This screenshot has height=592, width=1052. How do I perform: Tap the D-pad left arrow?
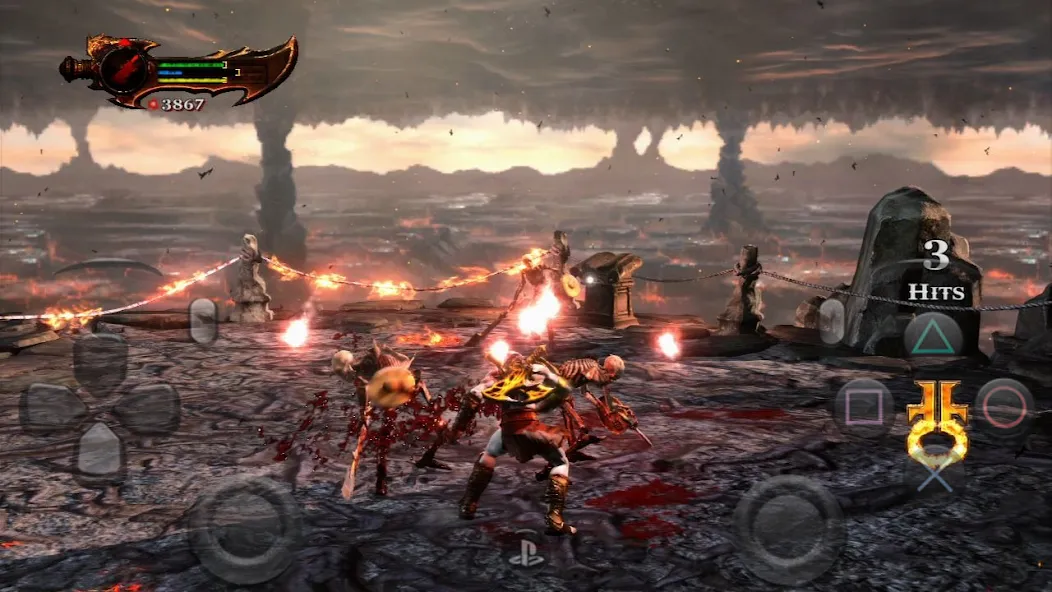(48, 407)
